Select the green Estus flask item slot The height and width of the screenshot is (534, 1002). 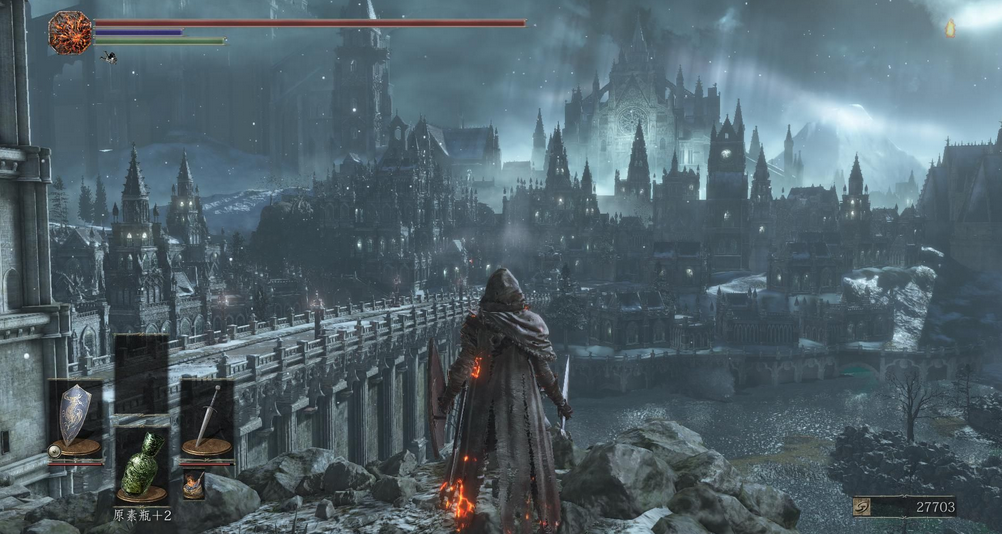(x=141, y=468)
